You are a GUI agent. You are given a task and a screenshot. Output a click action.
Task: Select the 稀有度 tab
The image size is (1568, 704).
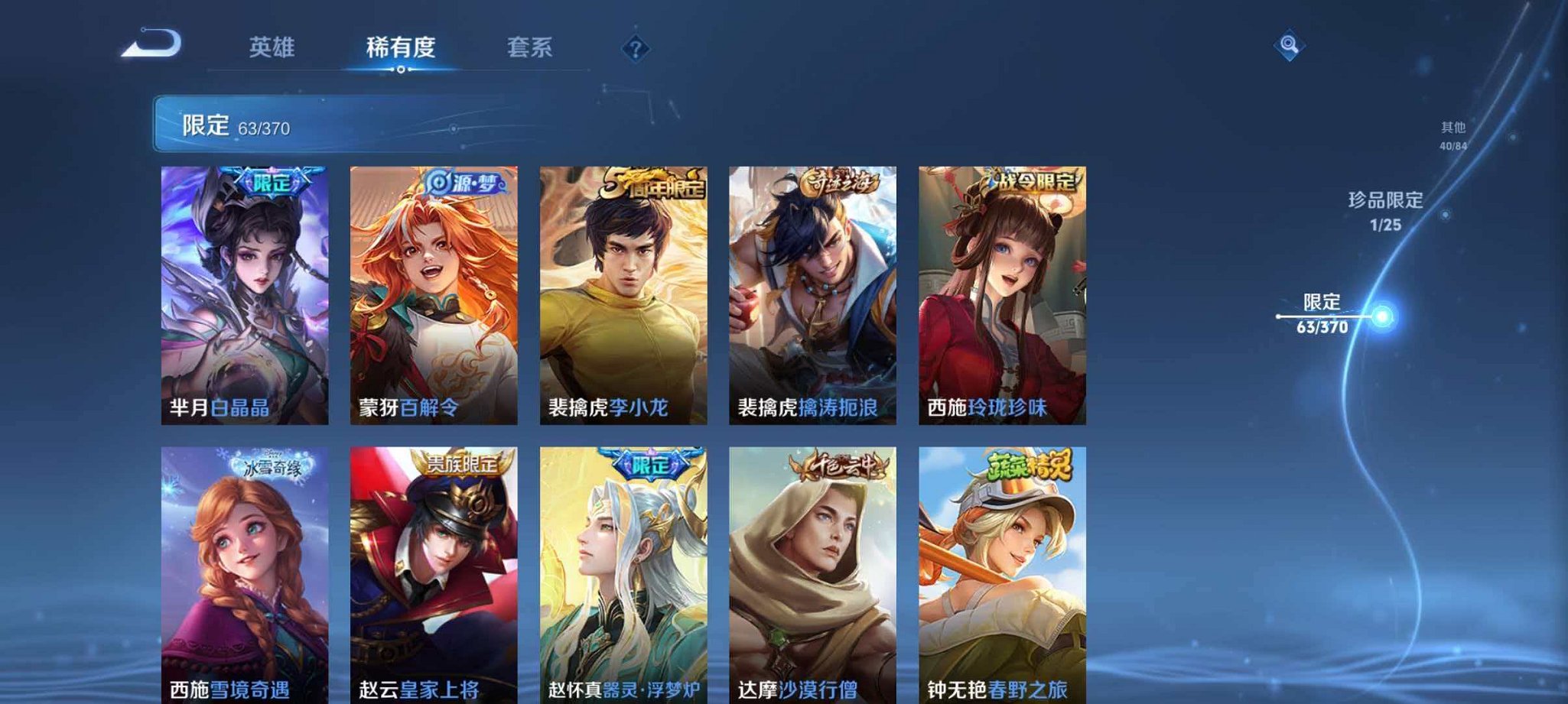(399, 47)
